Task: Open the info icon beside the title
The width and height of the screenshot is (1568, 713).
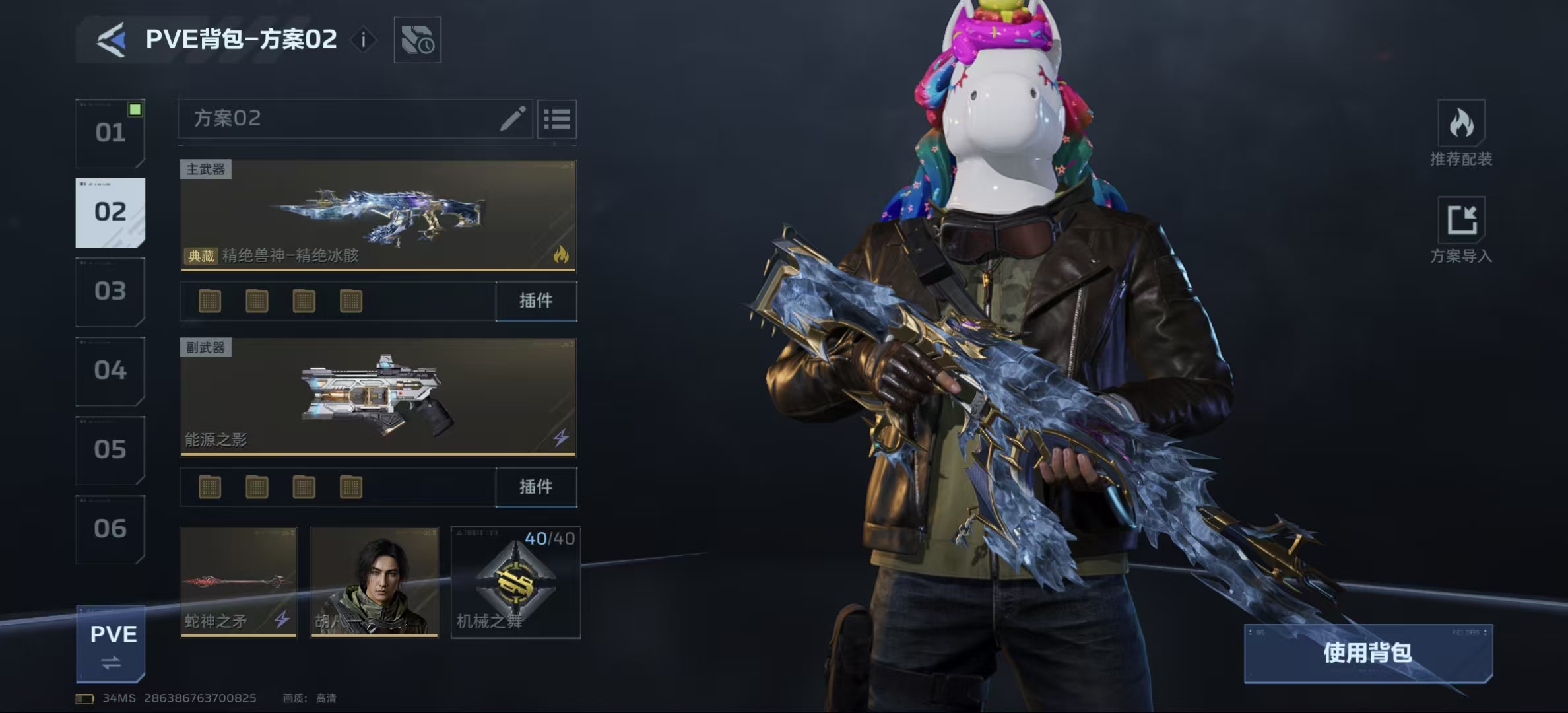Action: (x=363, y=40)
